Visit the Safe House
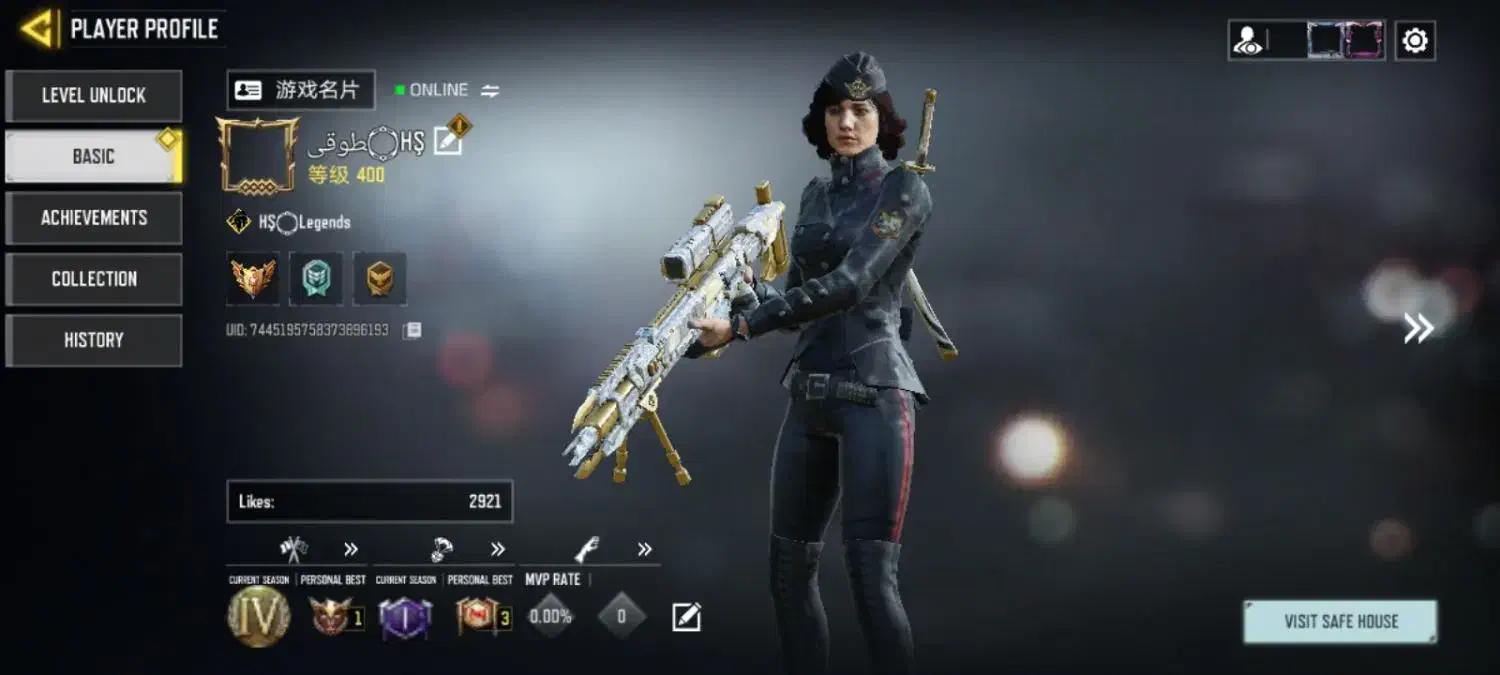1500x675 pixels. (1340, 621)
